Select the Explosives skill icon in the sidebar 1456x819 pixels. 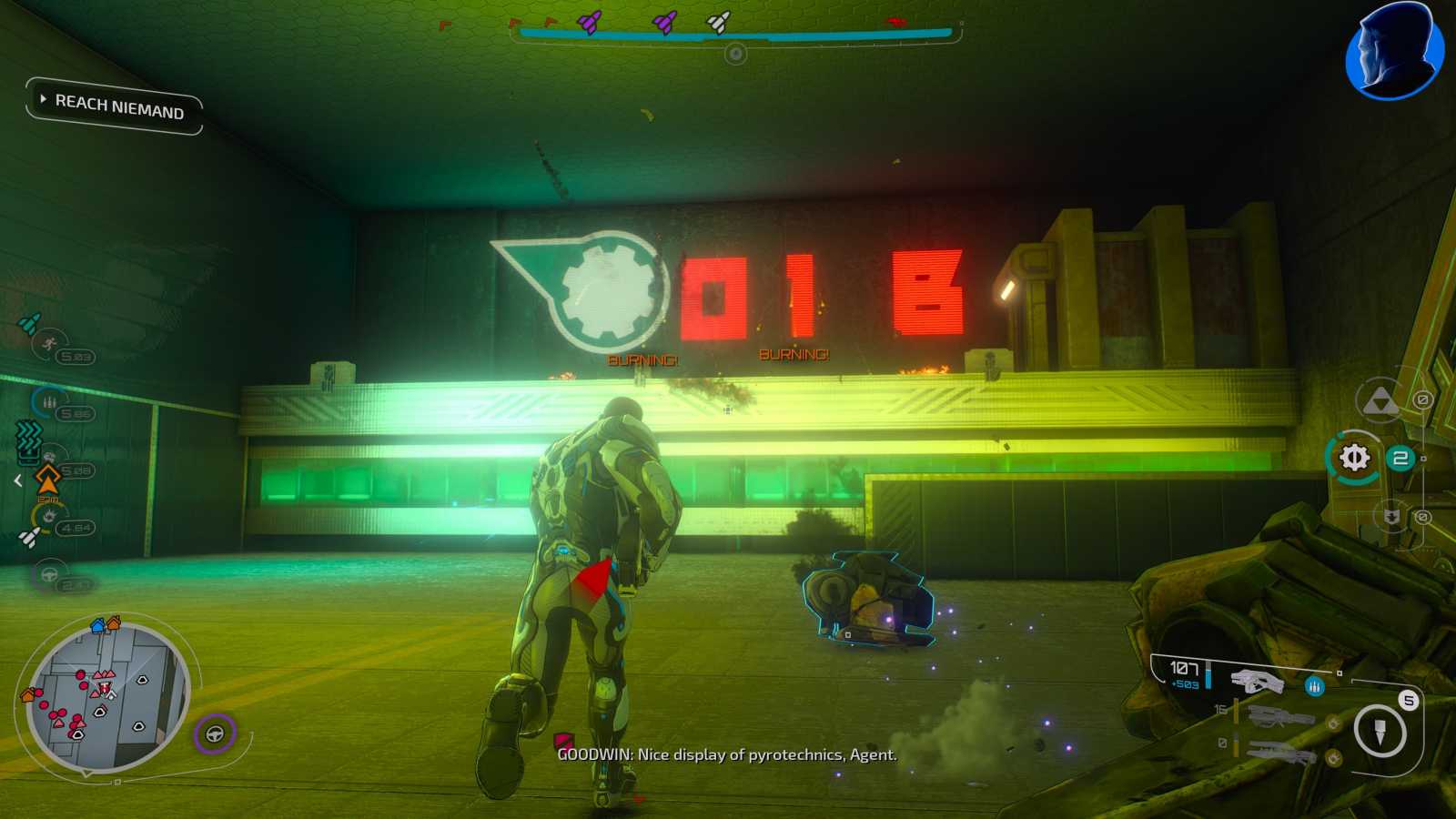(x=49, y=516)
